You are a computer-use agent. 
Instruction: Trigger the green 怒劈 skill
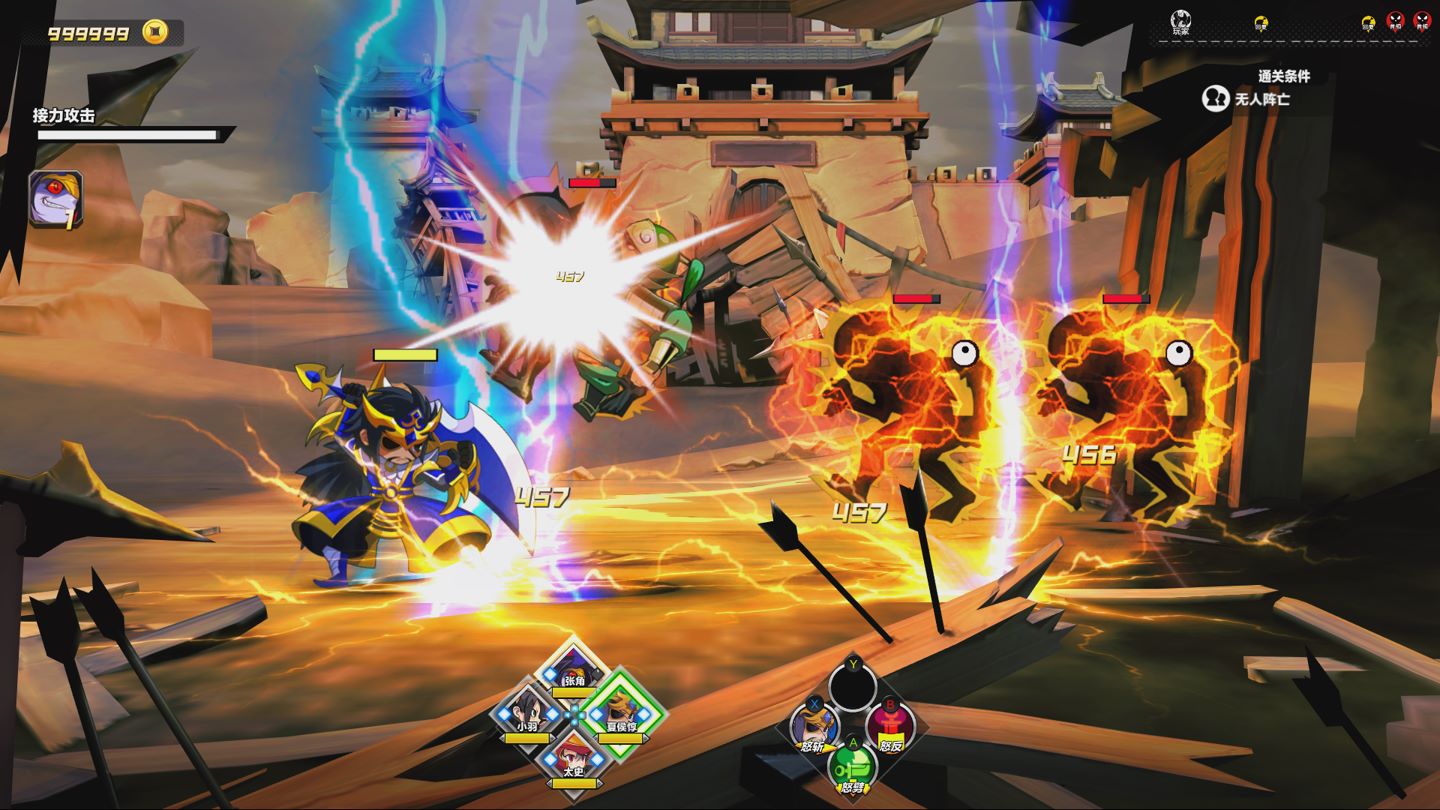point(852,766)
